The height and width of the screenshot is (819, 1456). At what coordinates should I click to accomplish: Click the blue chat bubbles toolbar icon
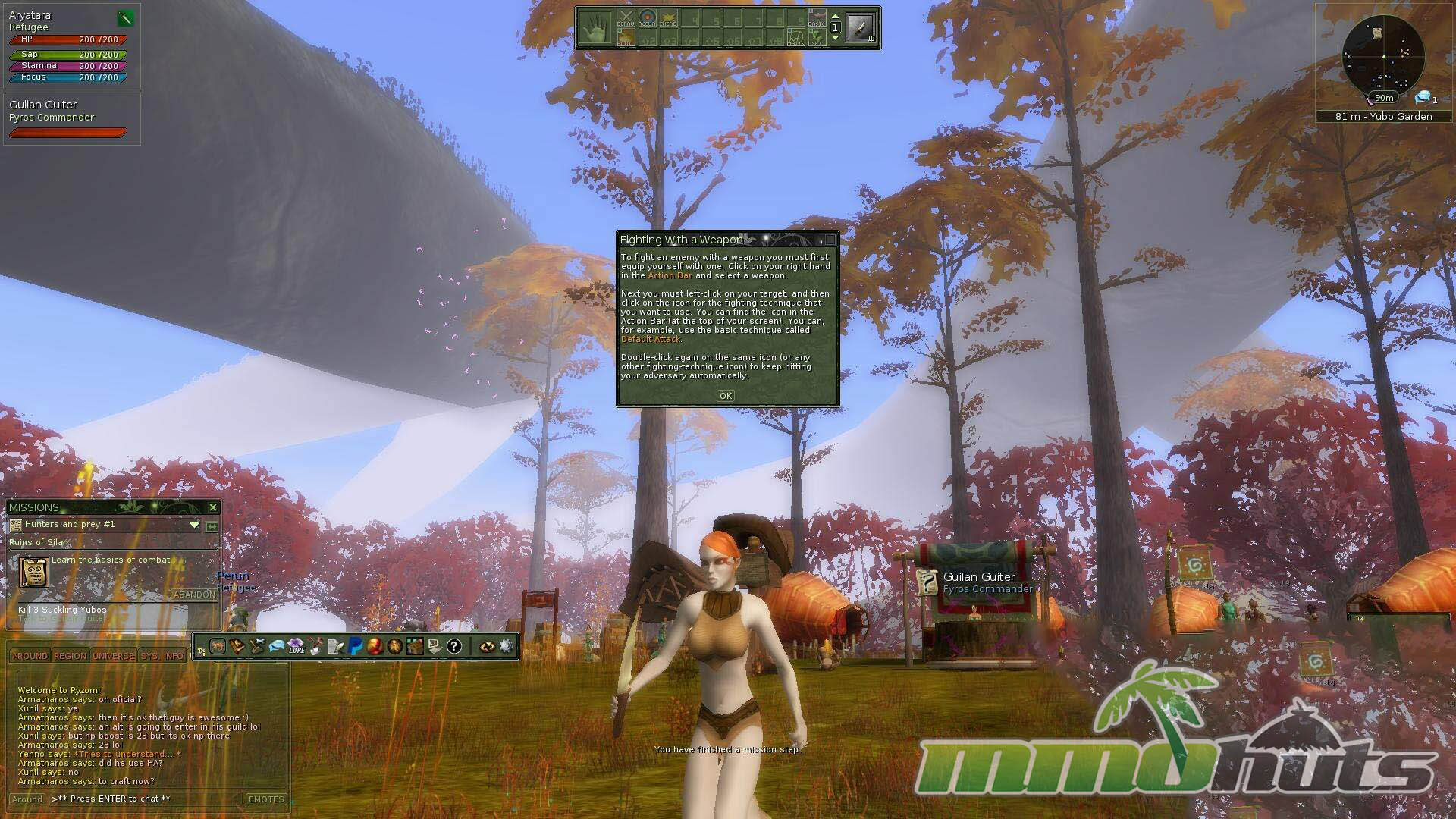(x=277, y=646)
